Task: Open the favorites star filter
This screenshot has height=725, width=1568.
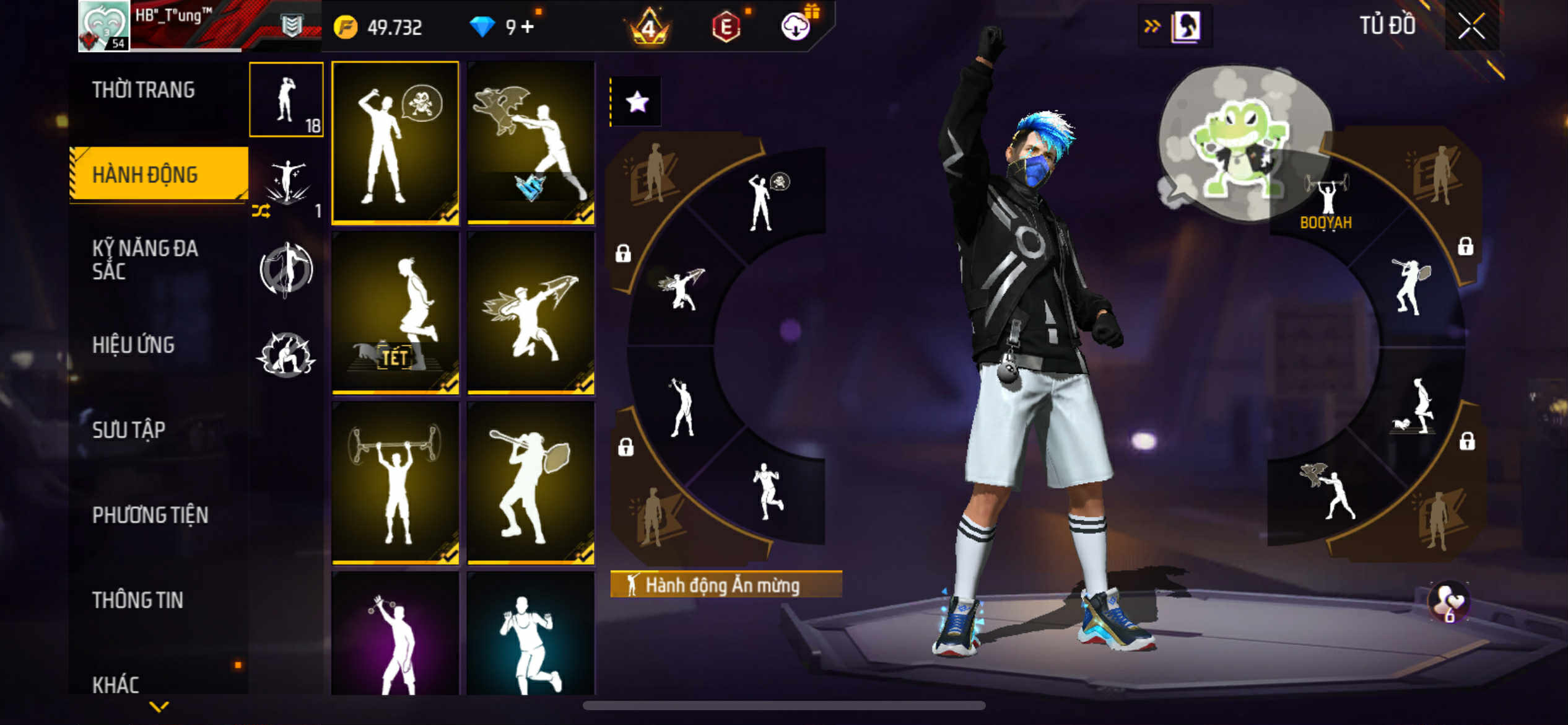Action: coord(637,102)
